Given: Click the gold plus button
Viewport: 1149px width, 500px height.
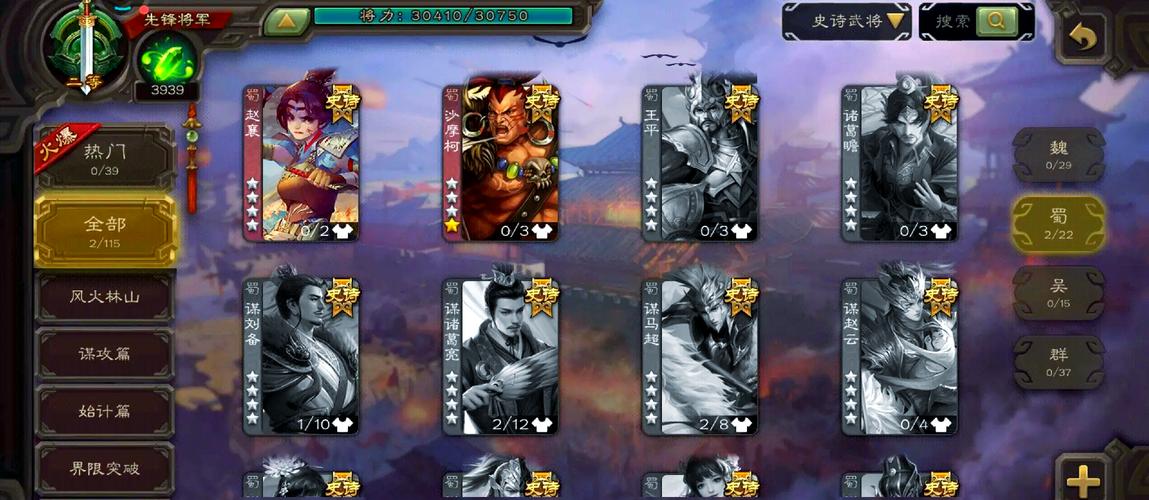Looking at the screenshot, I should [x=1084, y=480].
